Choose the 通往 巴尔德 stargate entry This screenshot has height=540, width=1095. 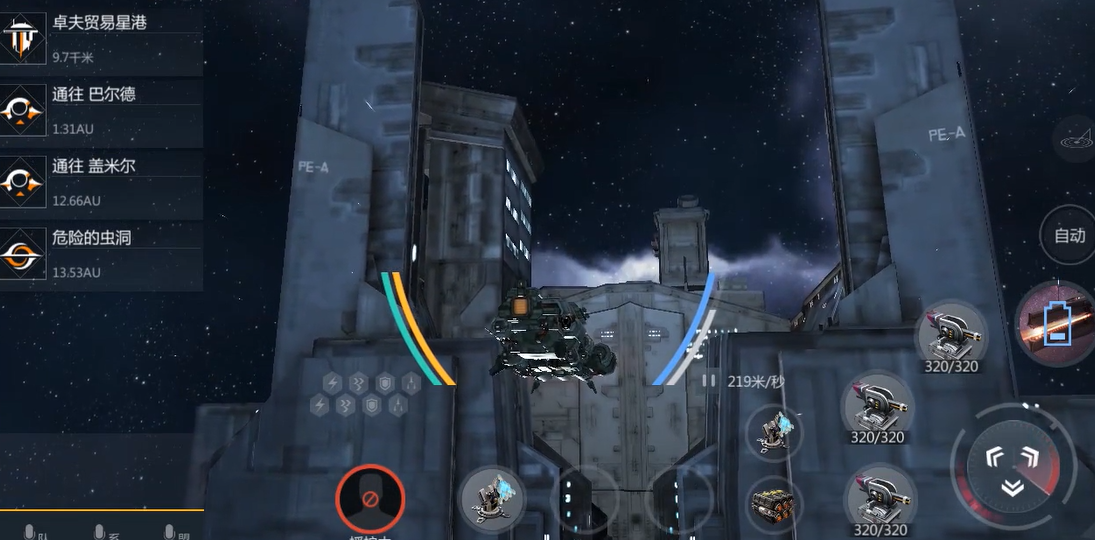coord(100,110)
